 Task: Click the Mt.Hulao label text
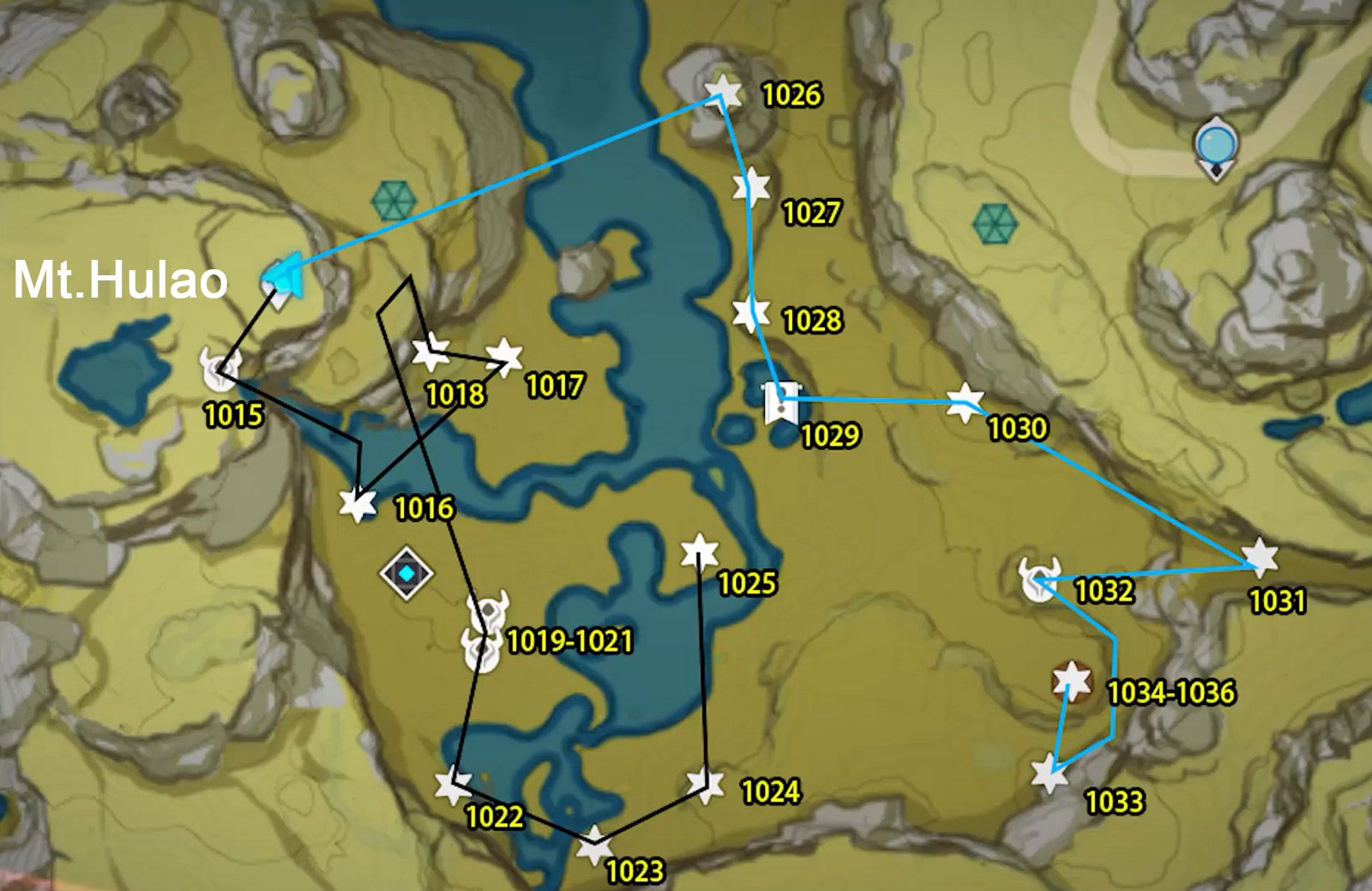(x=120, y=278)
